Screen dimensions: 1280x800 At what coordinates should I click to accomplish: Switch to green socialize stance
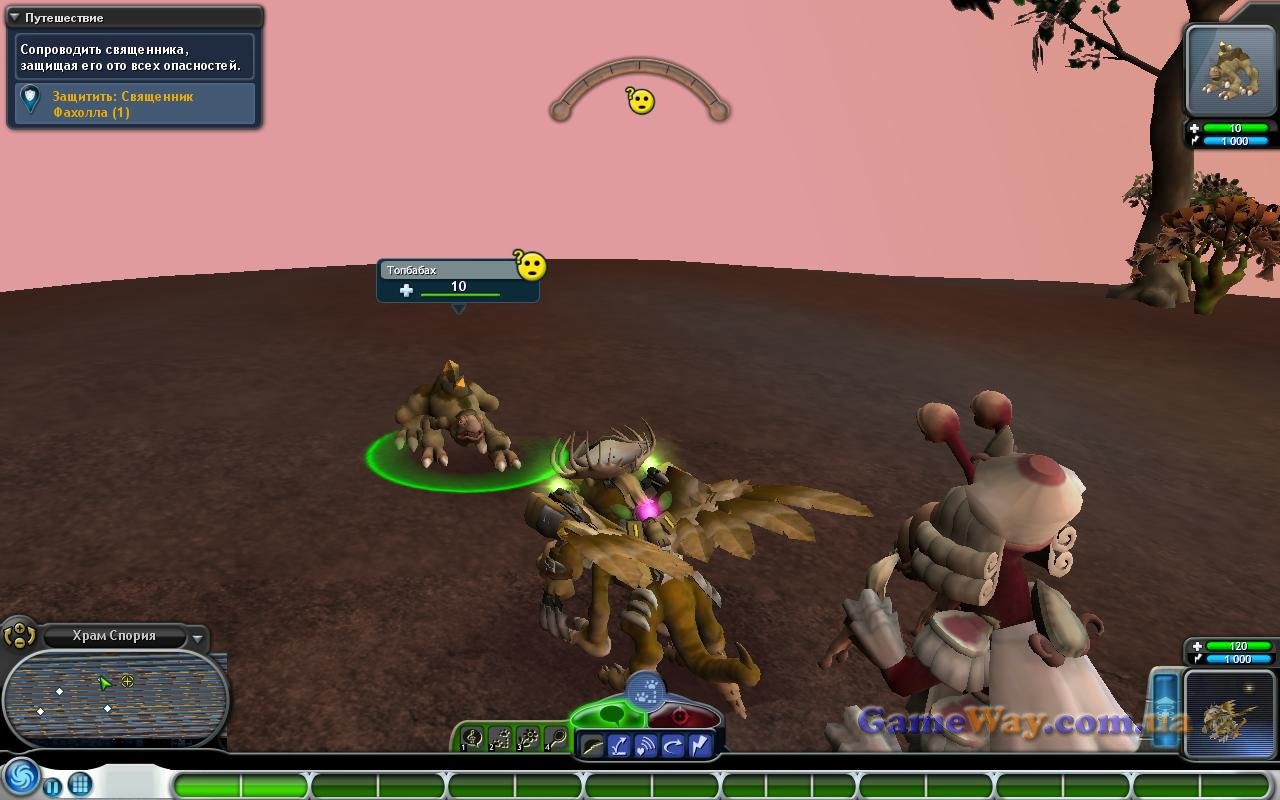point(610,714)
